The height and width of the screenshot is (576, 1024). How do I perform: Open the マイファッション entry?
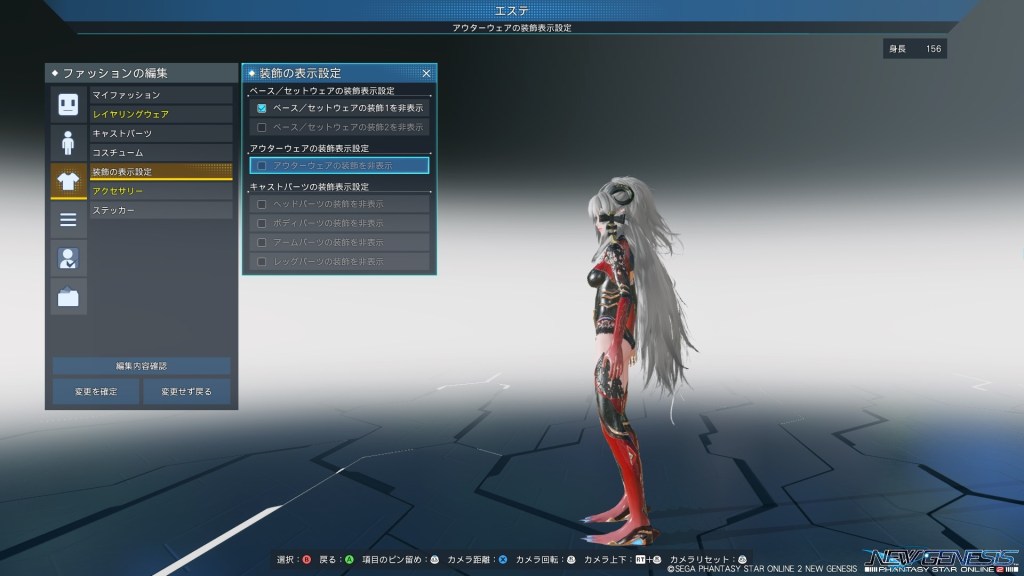tap(160, 95)
